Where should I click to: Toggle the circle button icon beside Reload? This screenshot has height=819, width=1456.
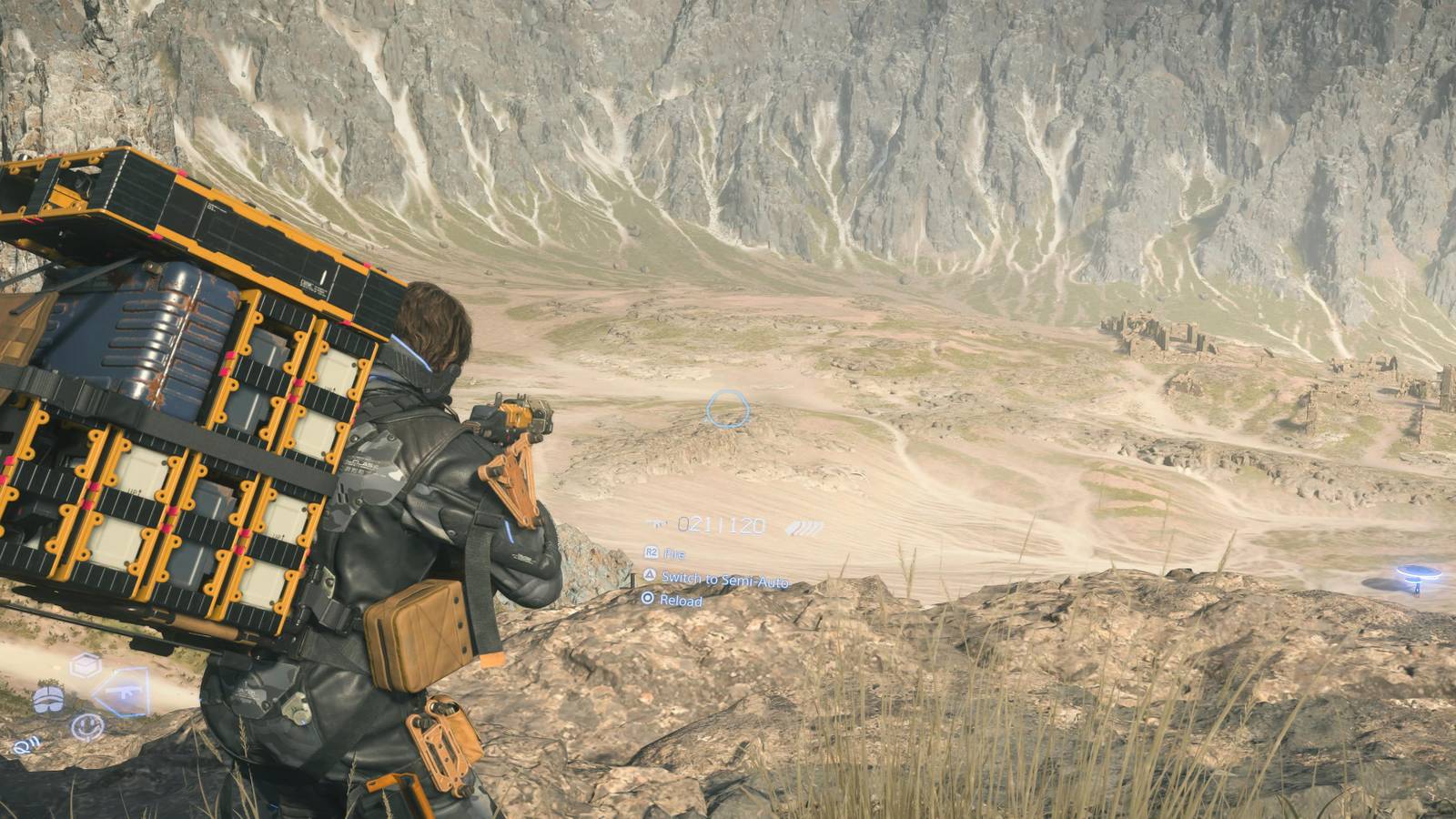[648, 599]
